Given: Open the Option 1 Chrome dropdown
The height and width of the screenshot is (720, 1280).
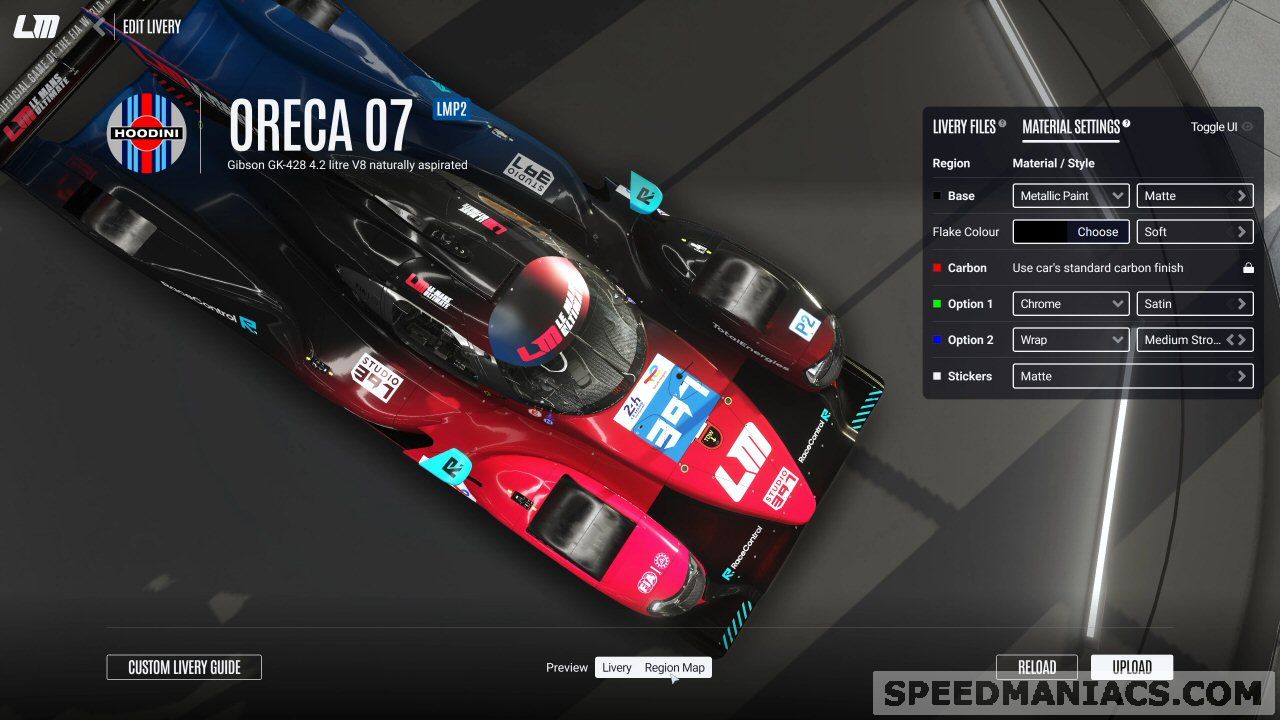Looking at the screenshot, I should (1070, 304).
